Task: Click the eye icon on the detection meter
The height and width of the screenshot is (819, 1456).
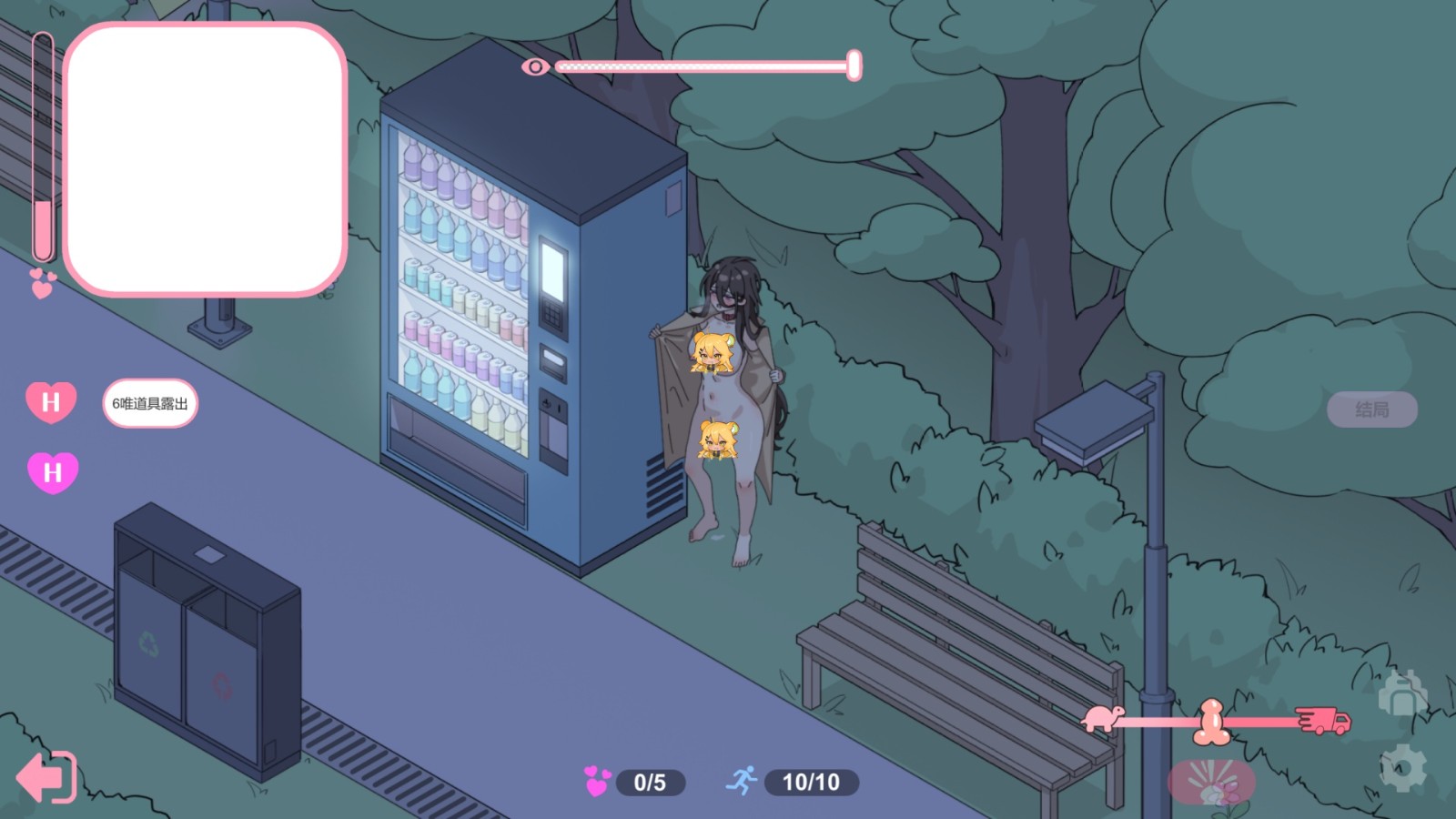Action: click(x=536, y=66)
